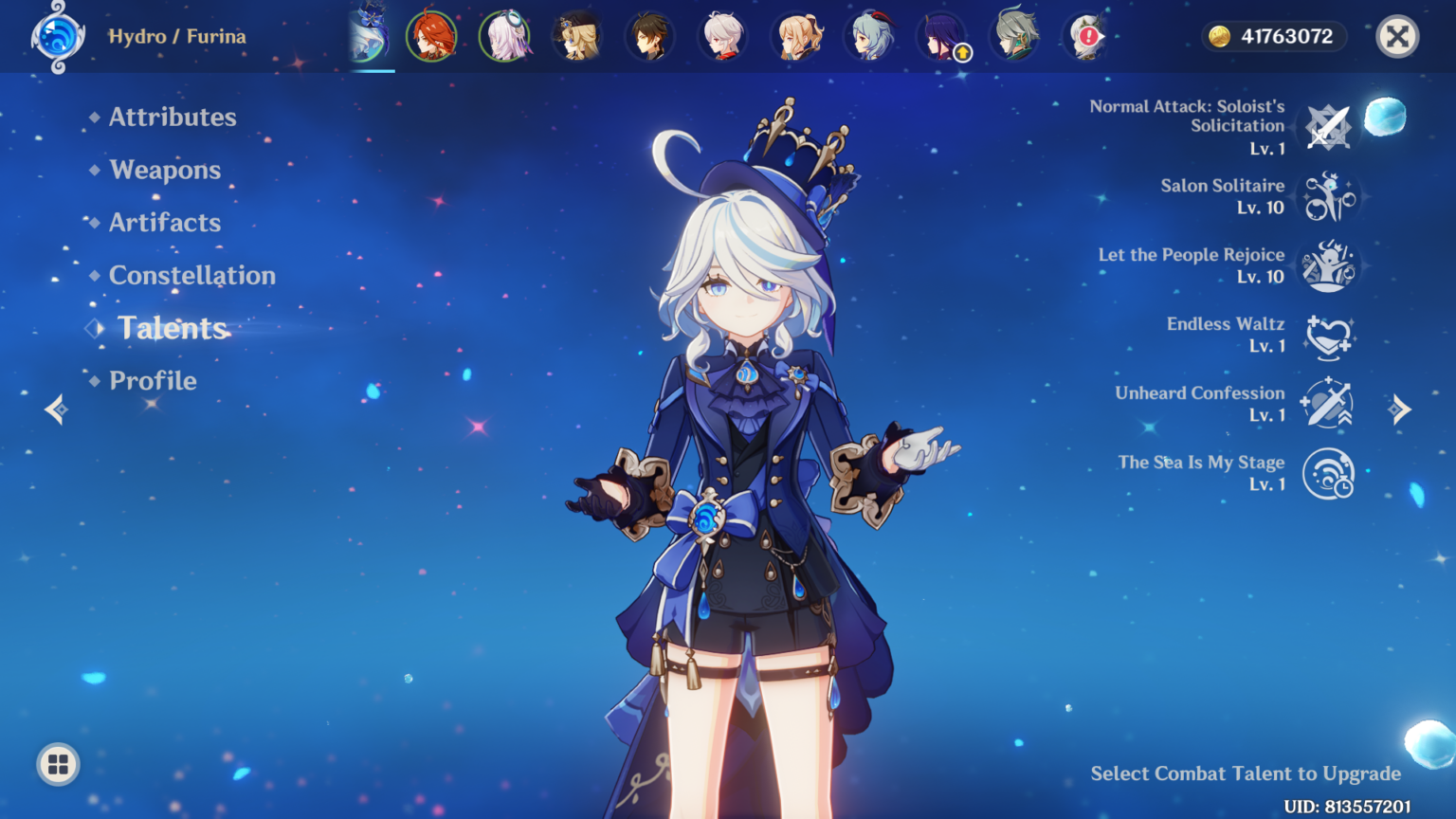Open the Constellation section
This screenshot has height=819, width=1456.
pos(192,276)
